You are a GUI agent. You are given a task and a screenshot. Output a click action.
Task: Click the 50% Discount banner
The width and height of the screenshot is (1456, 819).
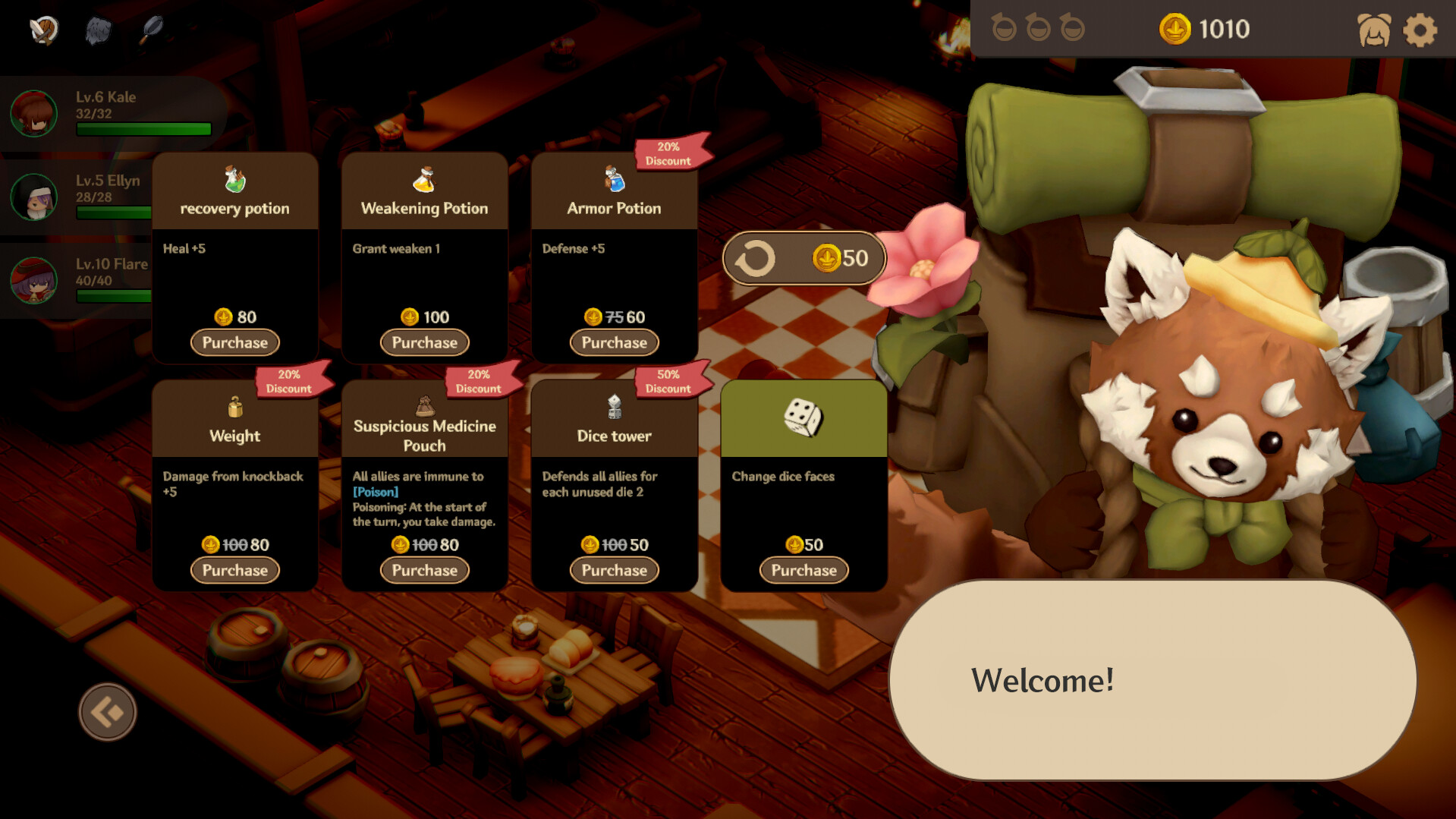point(667,382)
